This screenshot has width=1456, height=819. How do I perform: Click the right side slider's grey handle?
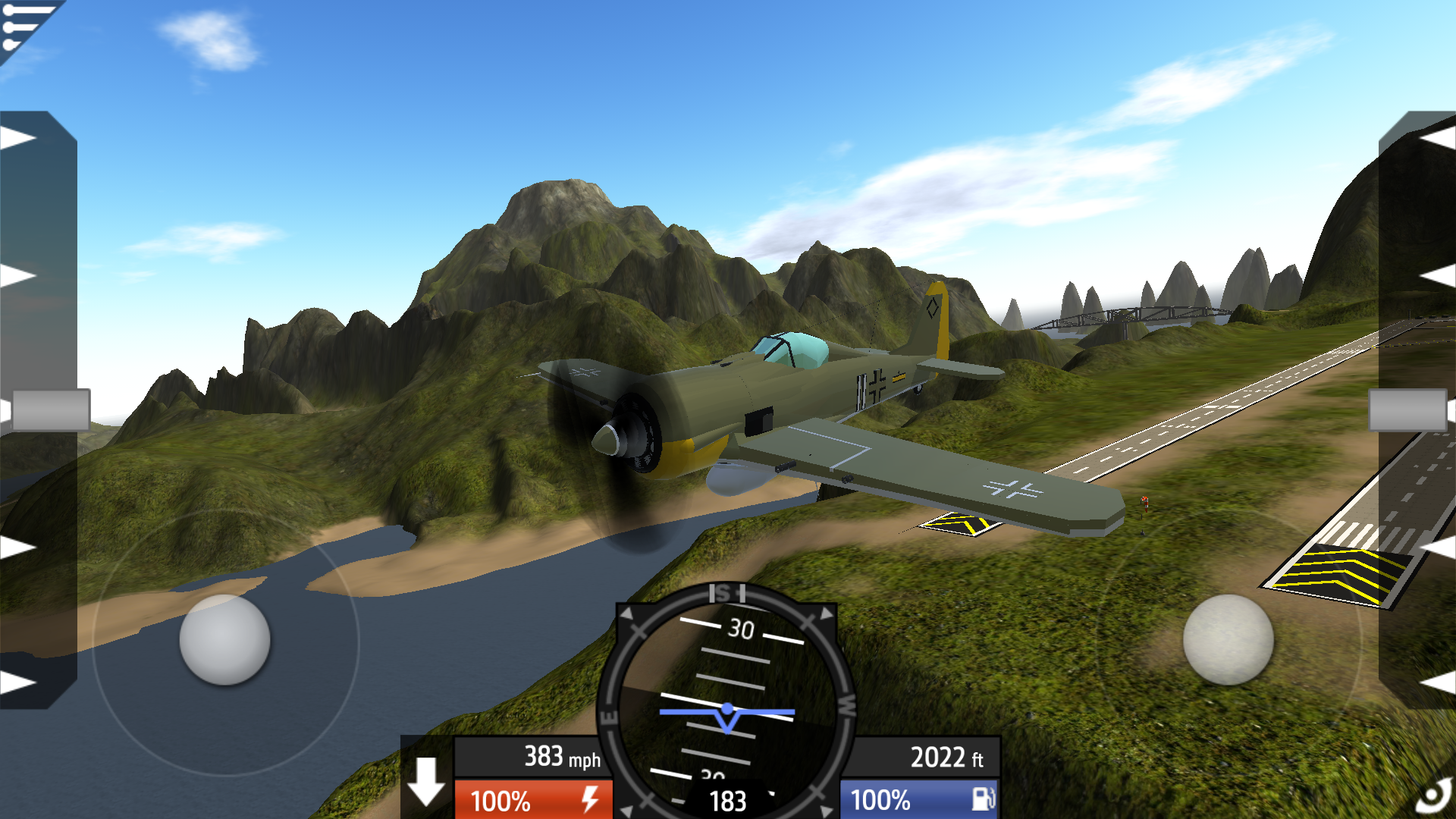pos(1407,410)
